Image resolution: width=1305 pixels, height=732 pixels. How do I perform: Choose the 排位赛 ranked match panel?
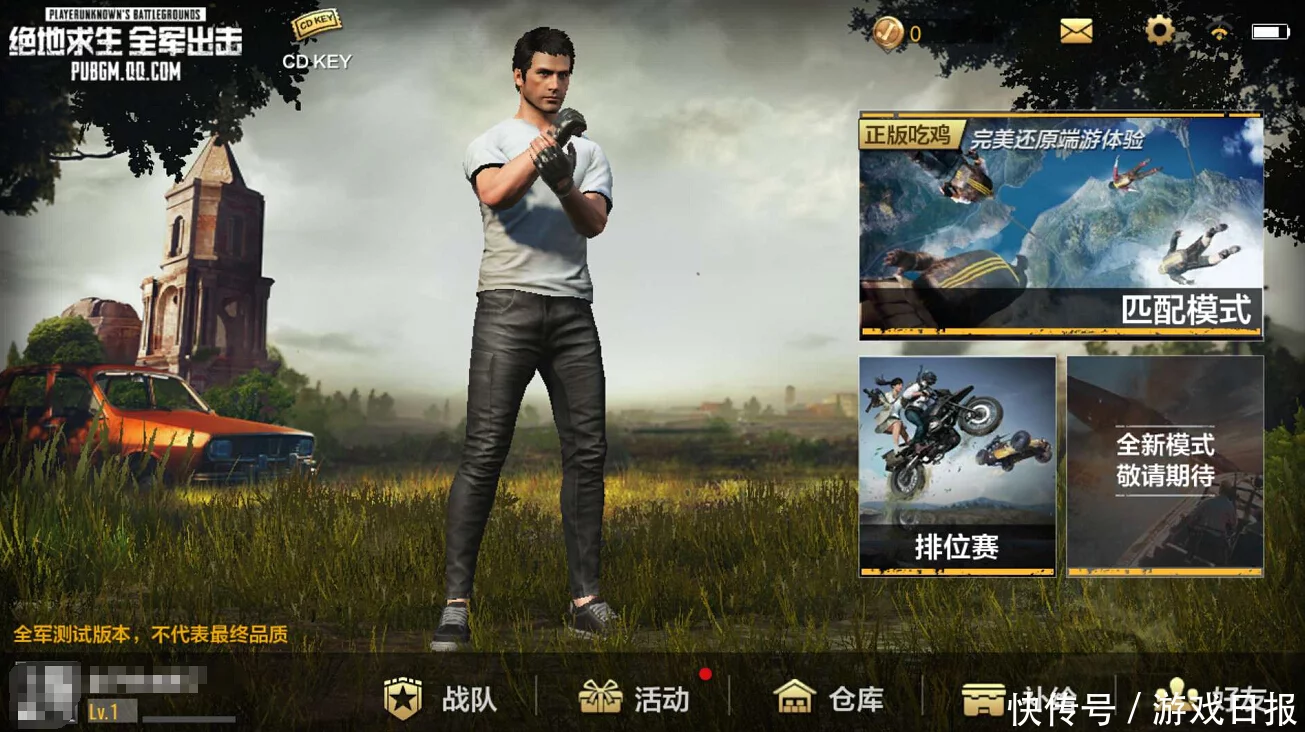pyautogui.click(x=957, y=465)
